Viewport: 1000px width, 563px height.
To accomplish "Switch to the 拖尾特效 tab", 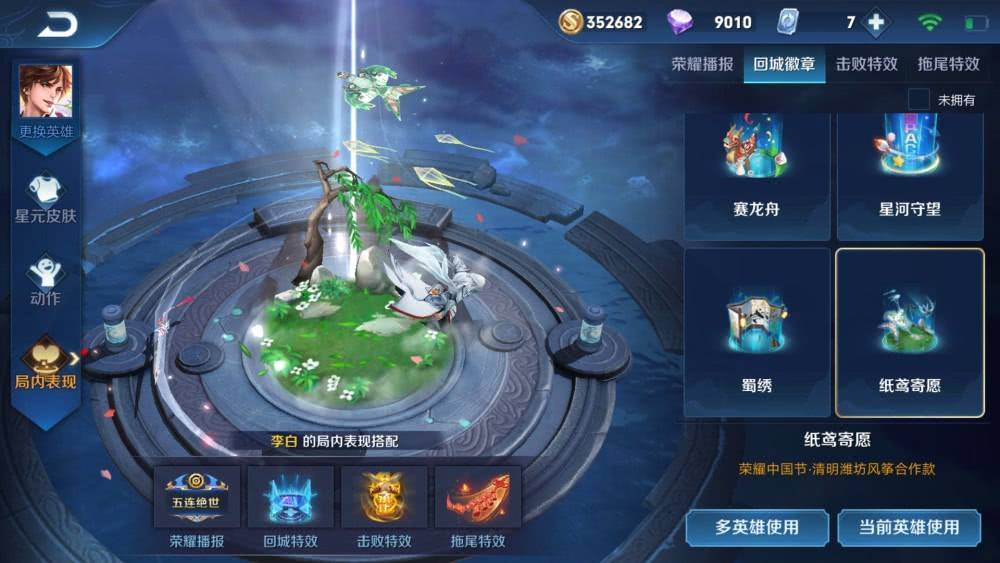I will [x=948, y=65].
